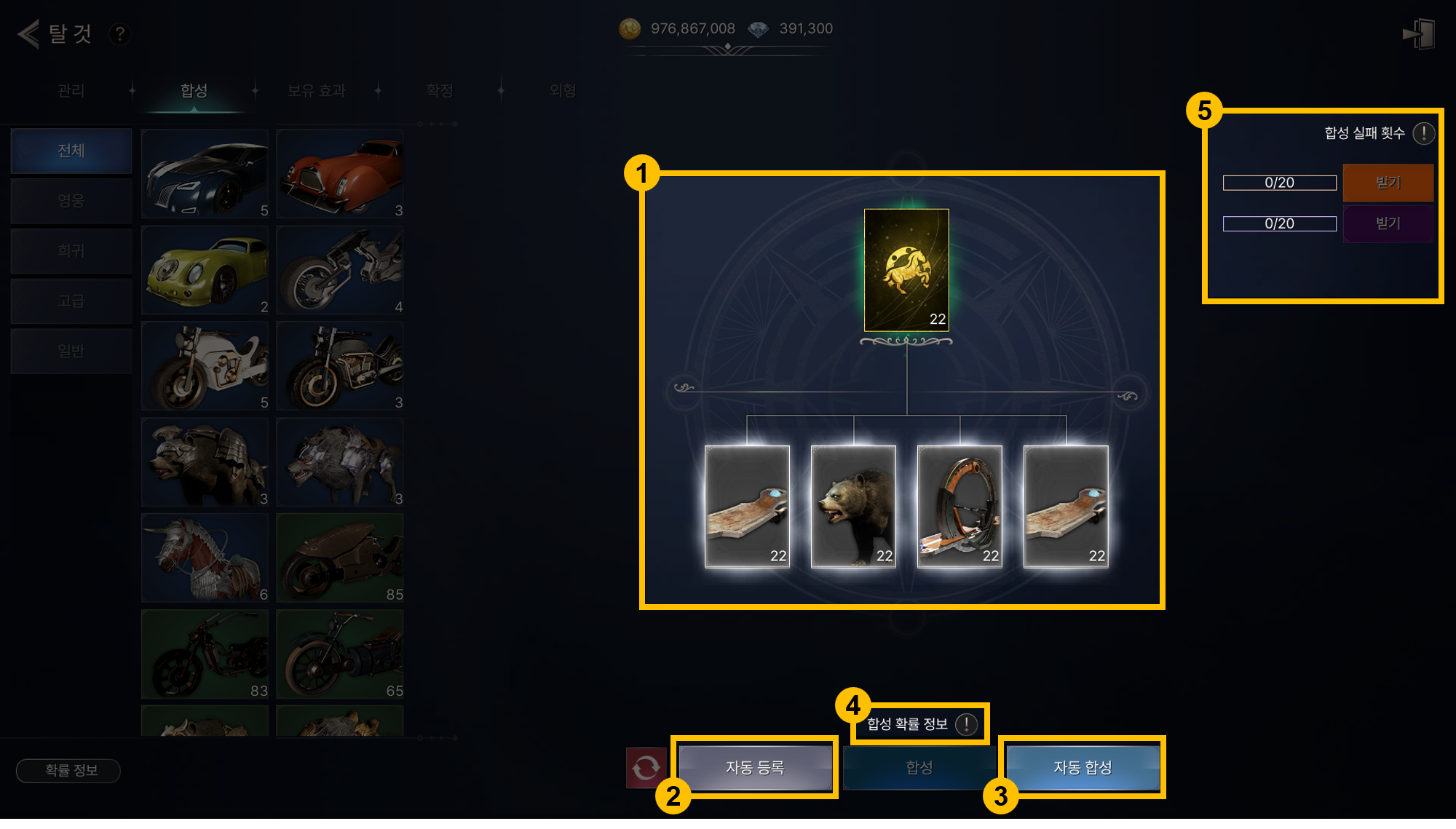
Task: Select the brown bear mount card
Action: [853, 507]
